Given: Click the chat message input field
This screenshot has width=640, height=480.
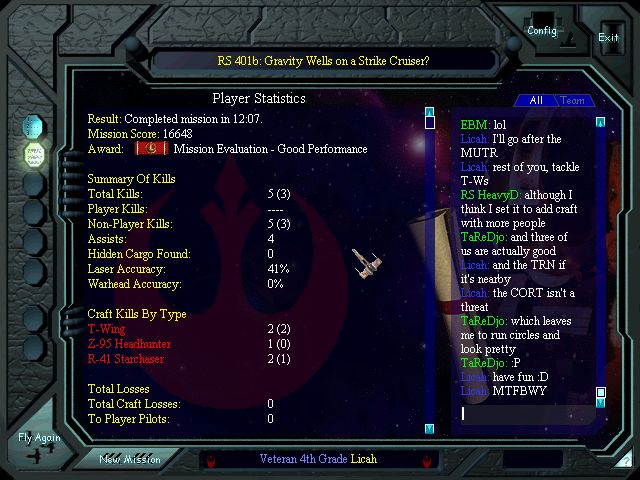Looking at the screenshot, I should point(525,413).
